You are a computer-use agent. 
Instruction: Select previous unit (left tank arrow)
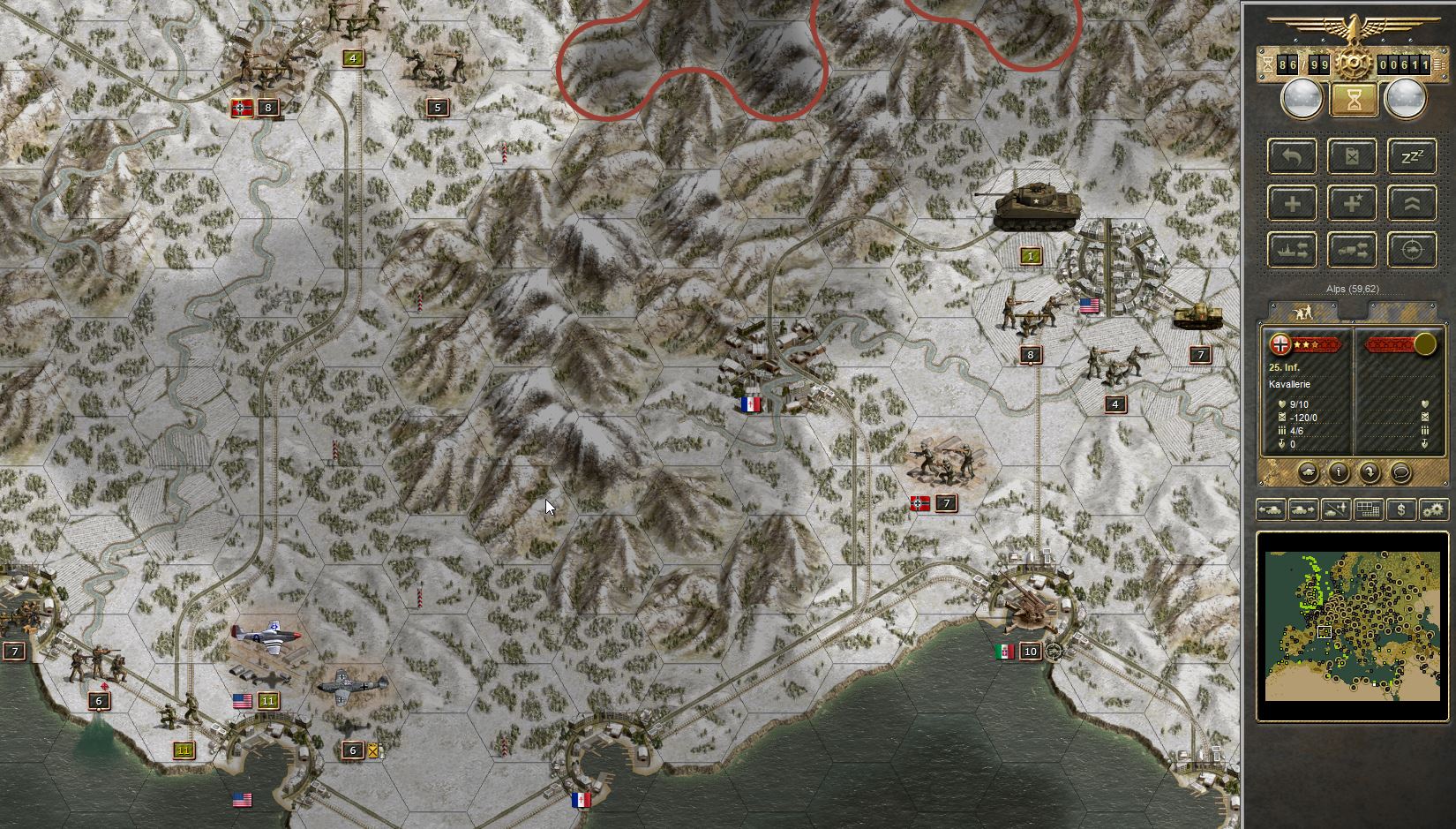[1272, 509]
